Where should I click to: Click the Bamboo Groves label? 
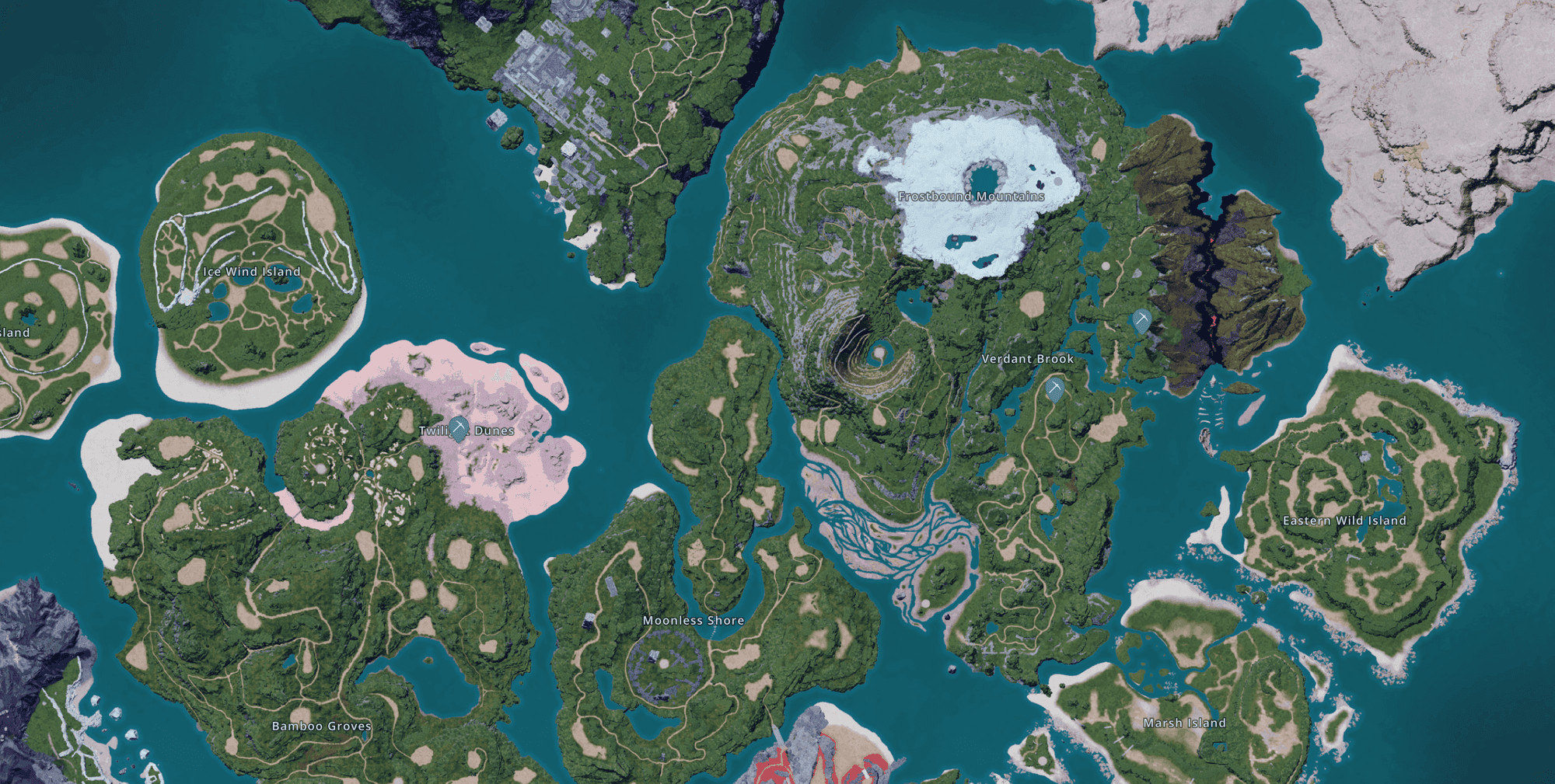(321, 726)
